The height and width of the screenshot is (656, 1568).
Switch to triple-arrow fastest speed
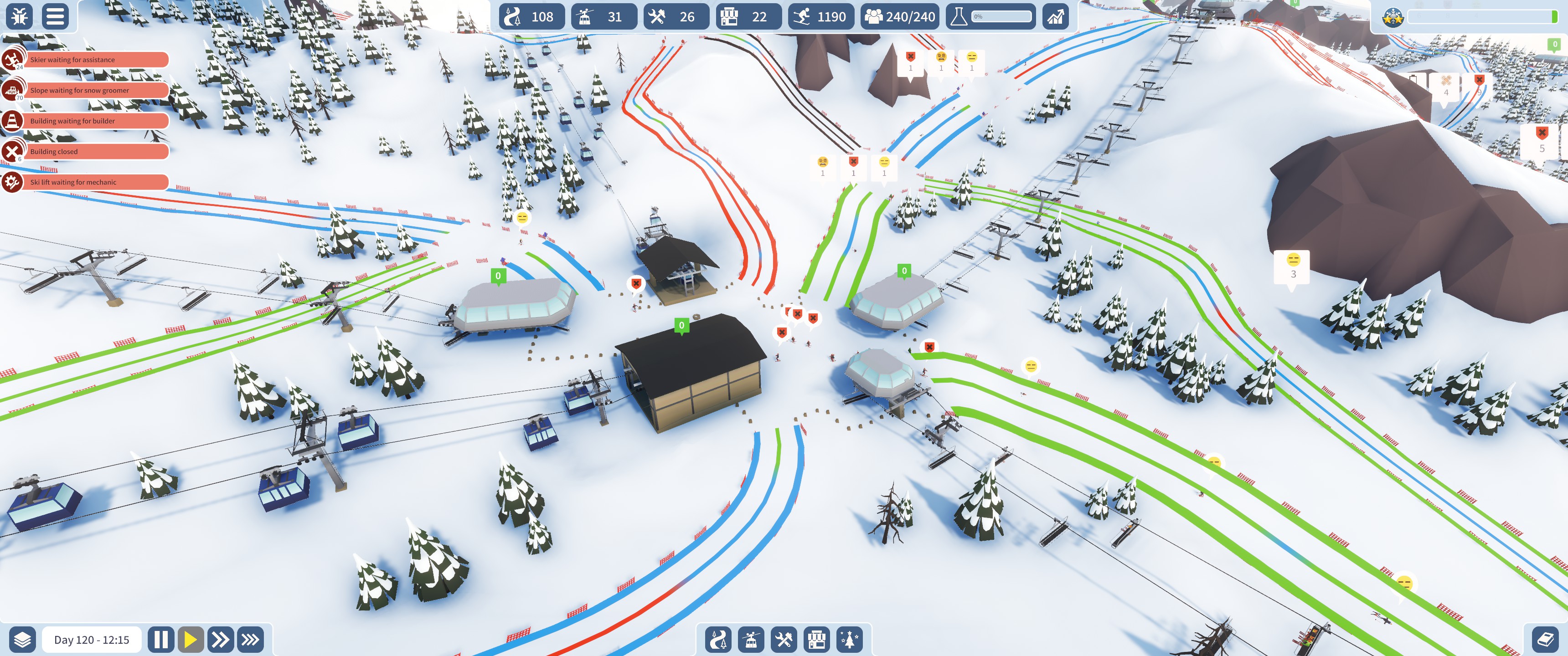(x=250, y=640)
